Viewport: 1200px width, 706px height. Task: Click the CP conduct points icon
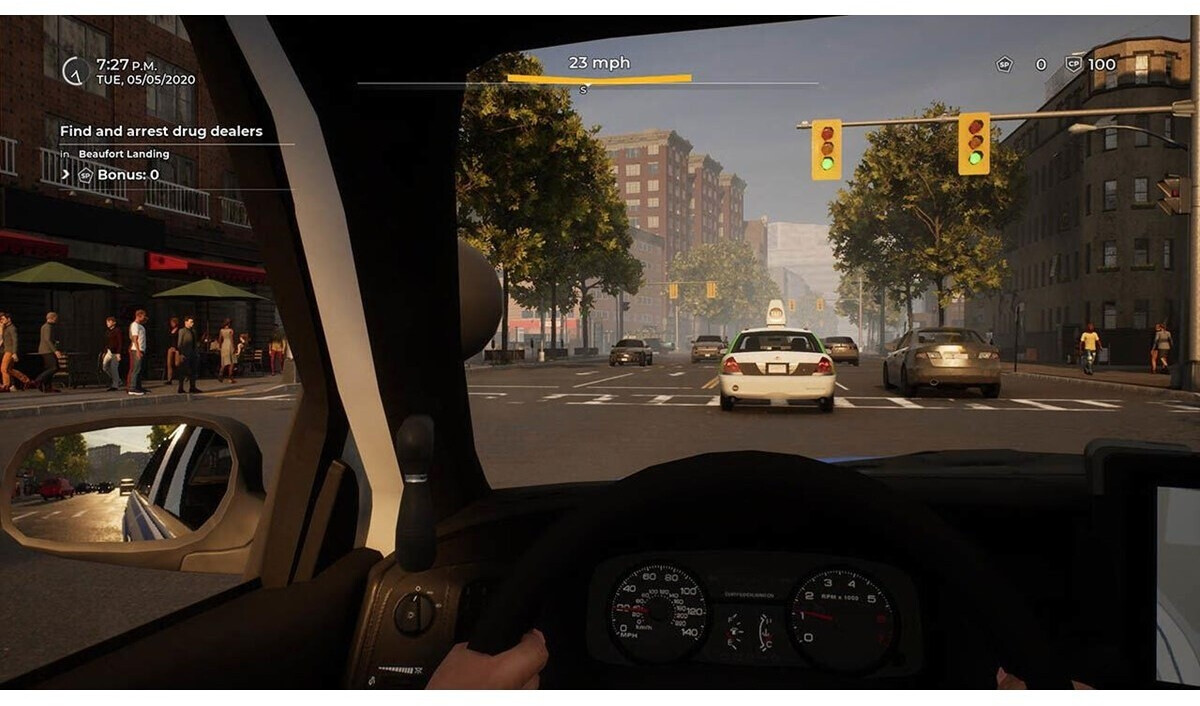[x=1074, y=65]
